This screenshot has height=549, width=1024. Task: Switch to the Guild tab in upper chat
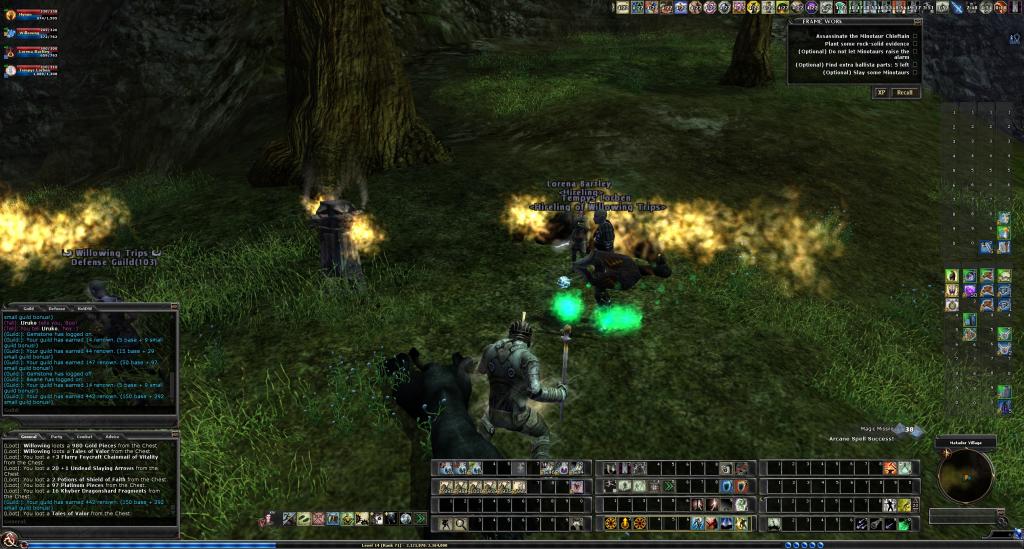coord(29,308)
